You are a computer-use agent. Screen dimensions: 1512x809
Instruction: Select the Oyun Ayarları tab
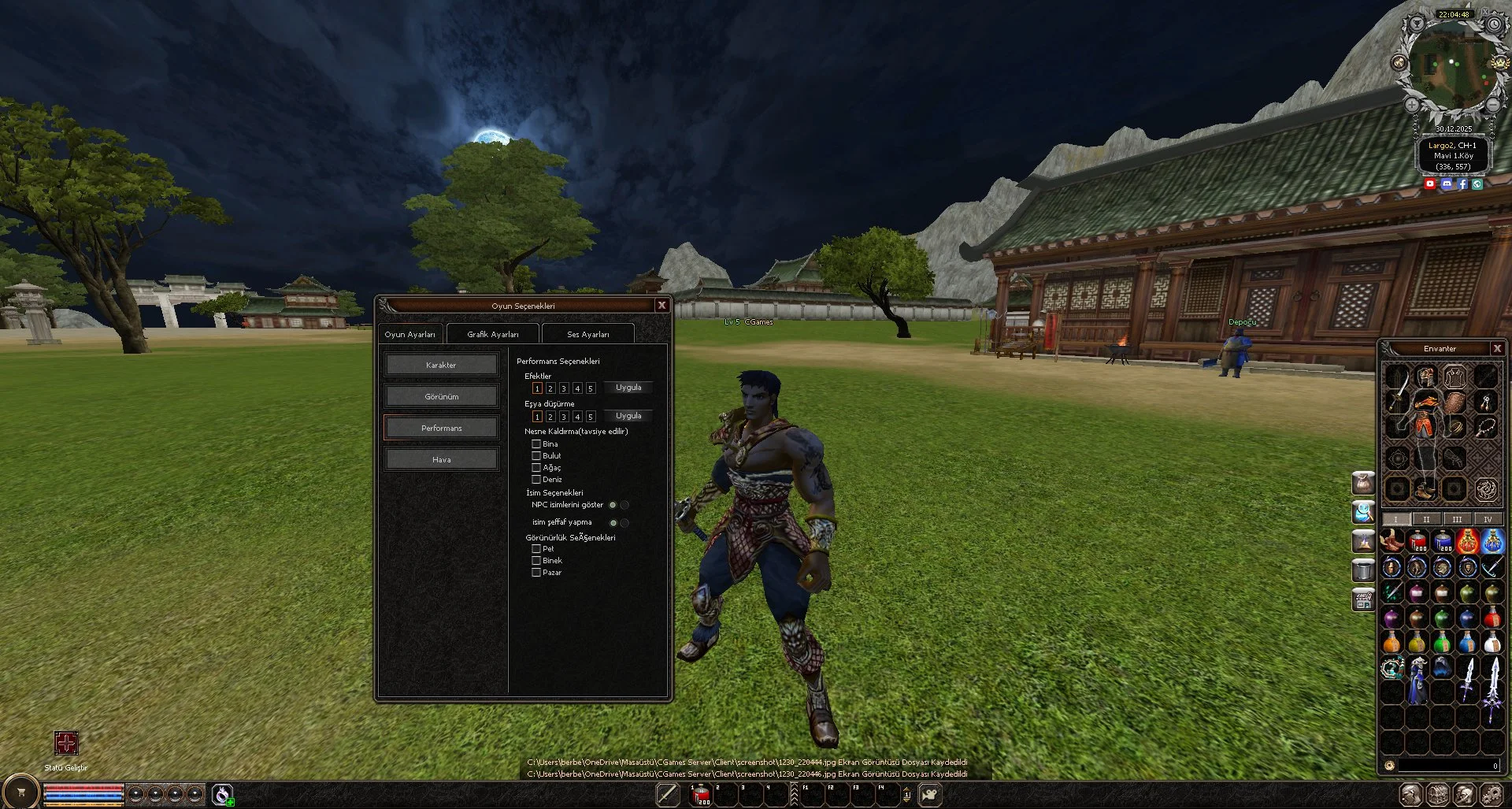coord(409,334)
